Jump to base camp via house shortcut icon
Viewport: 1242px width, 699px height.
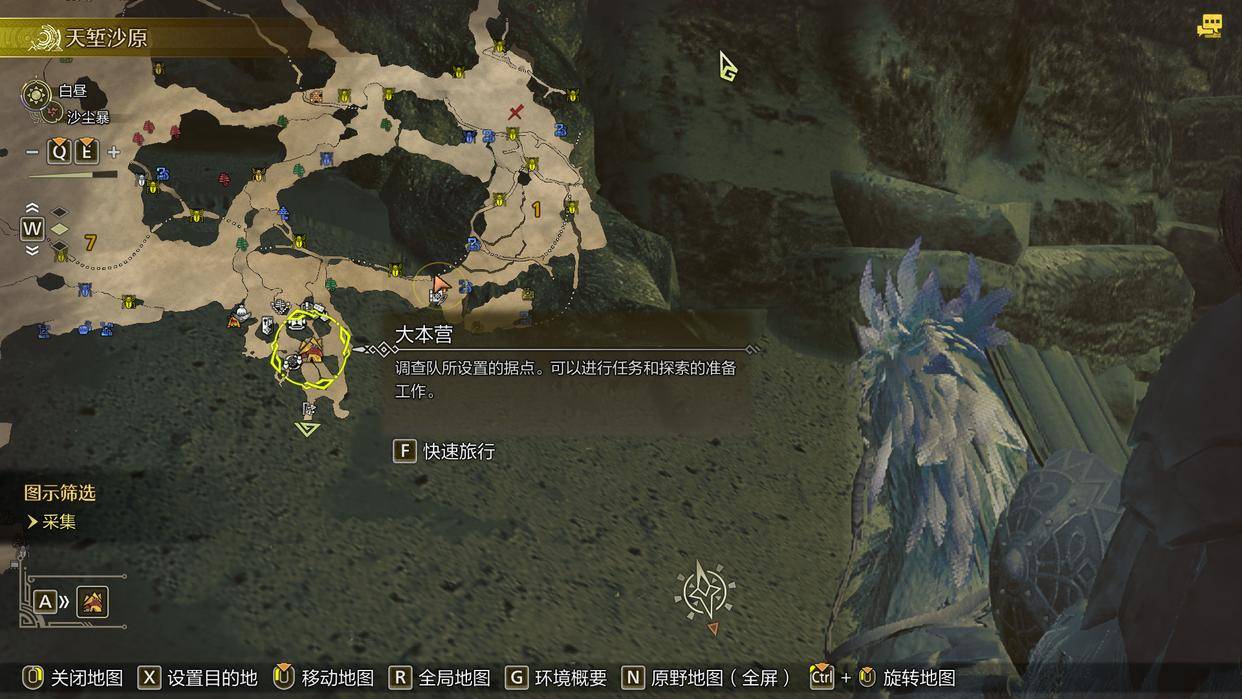(x=92, y=602)
